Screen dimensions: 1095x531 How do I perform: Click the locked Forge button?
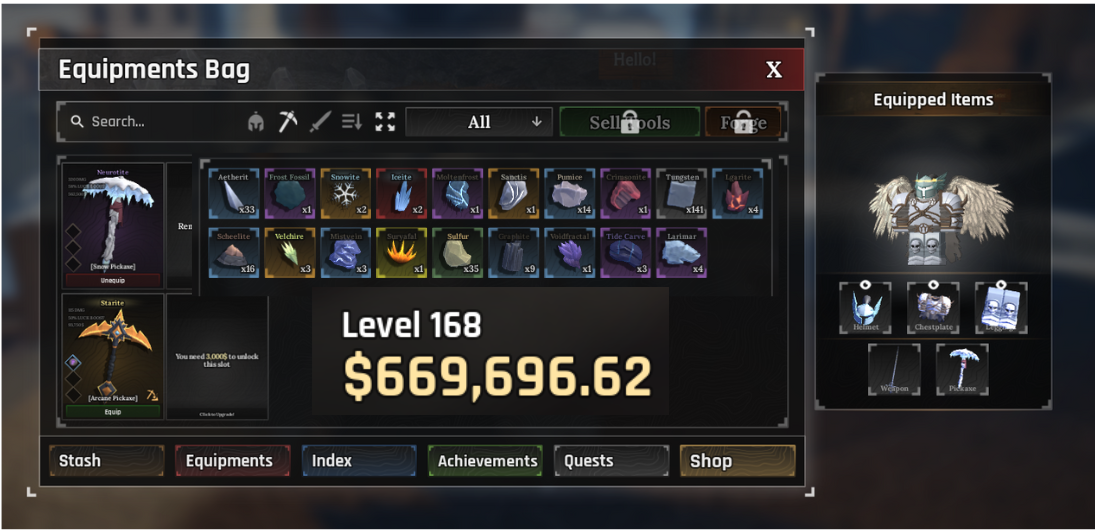(x=743, y=122)
